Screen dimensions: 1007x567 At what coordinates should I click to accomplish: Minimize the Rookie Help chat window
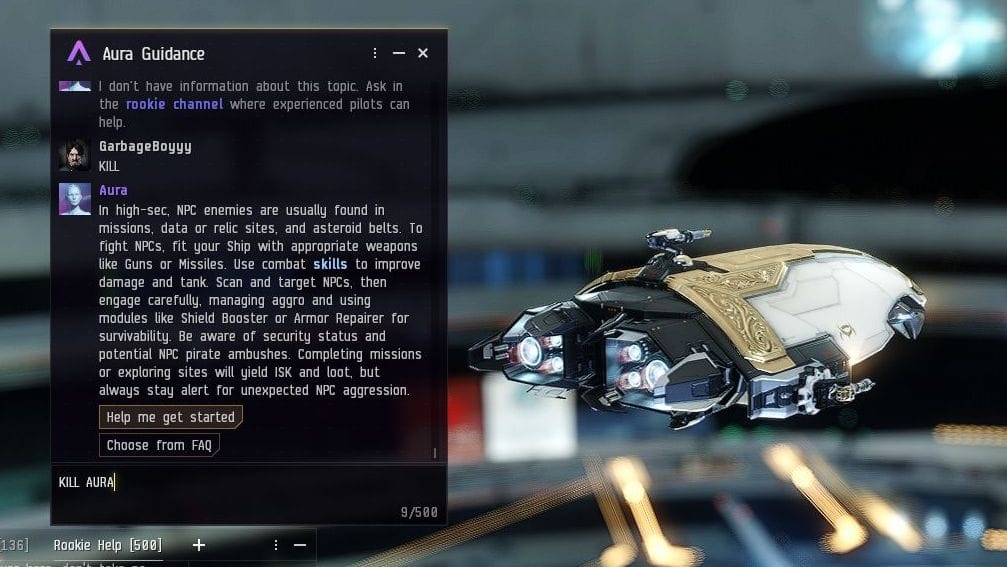[x=300, y=545]
